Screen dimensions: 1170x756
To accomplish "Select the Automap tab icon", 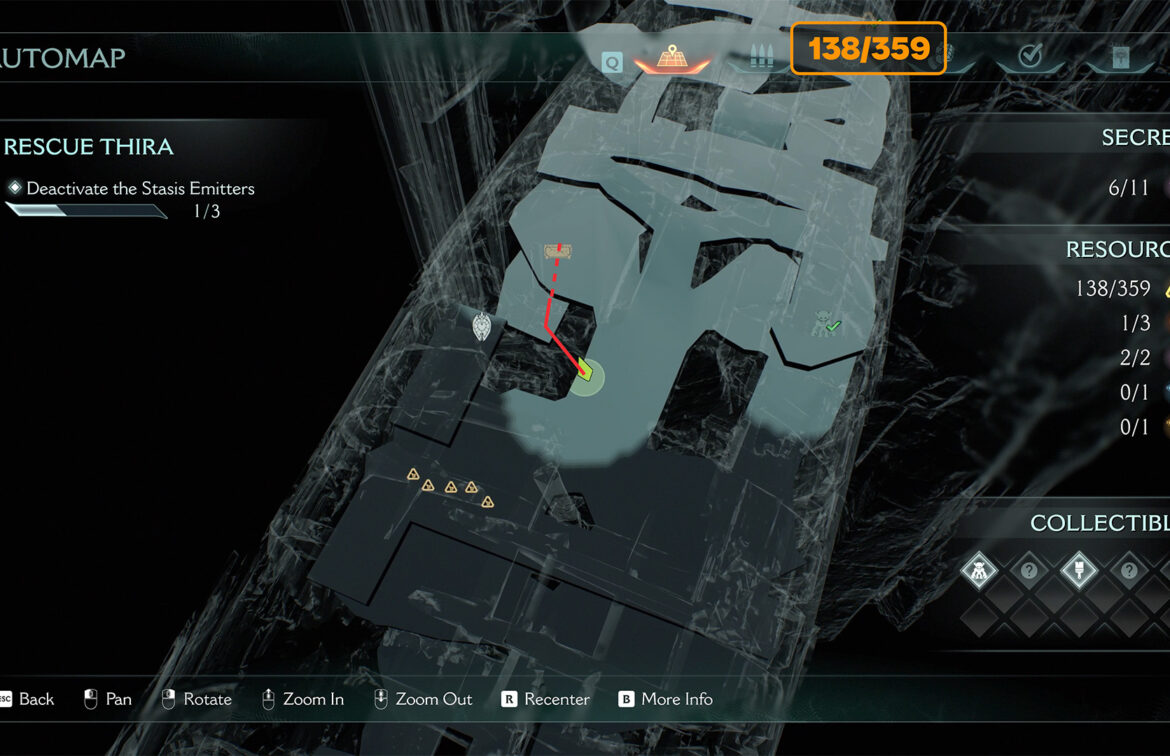I will [x=671, y=58].
